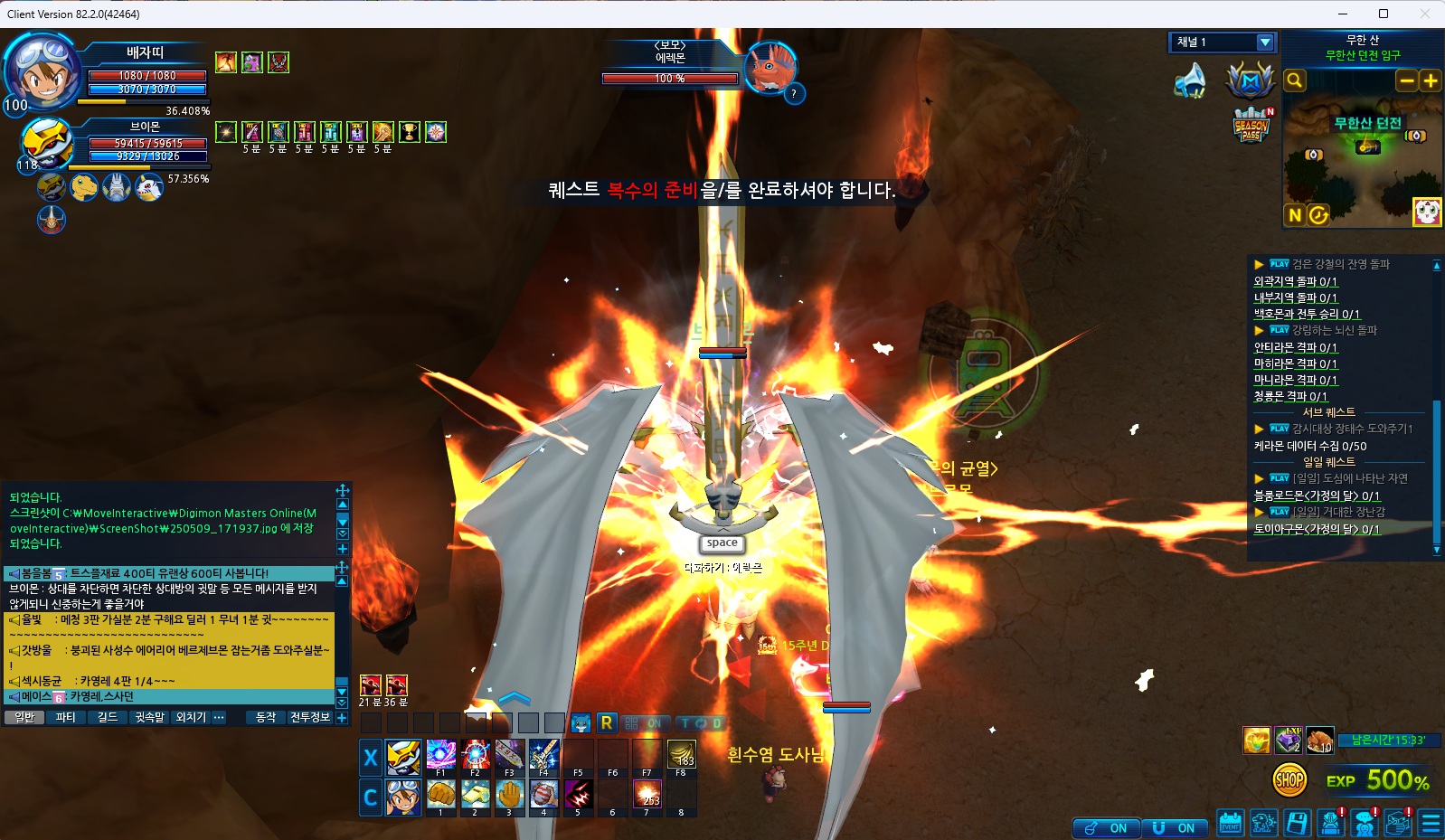
Task: Switch chat to the 길드 tab
Action: [x=108, y=717]
